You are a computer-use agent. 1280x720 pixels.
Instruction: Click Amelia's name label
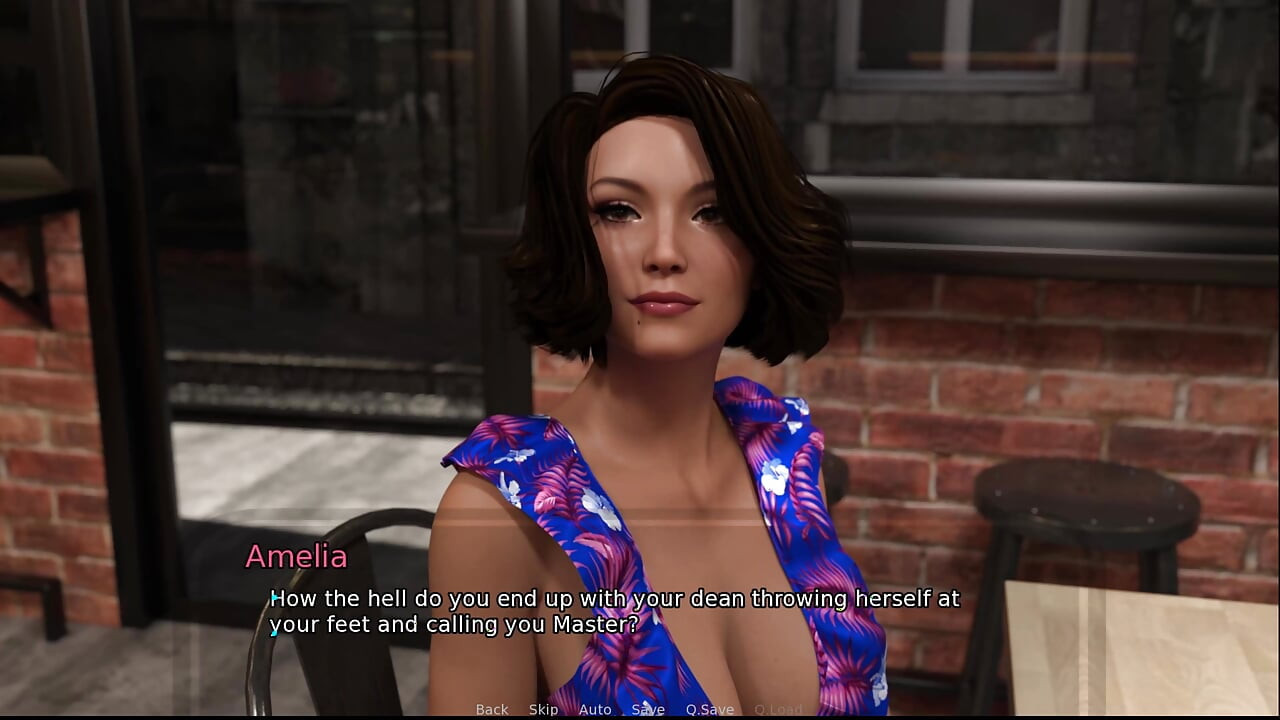coord(295,557)
